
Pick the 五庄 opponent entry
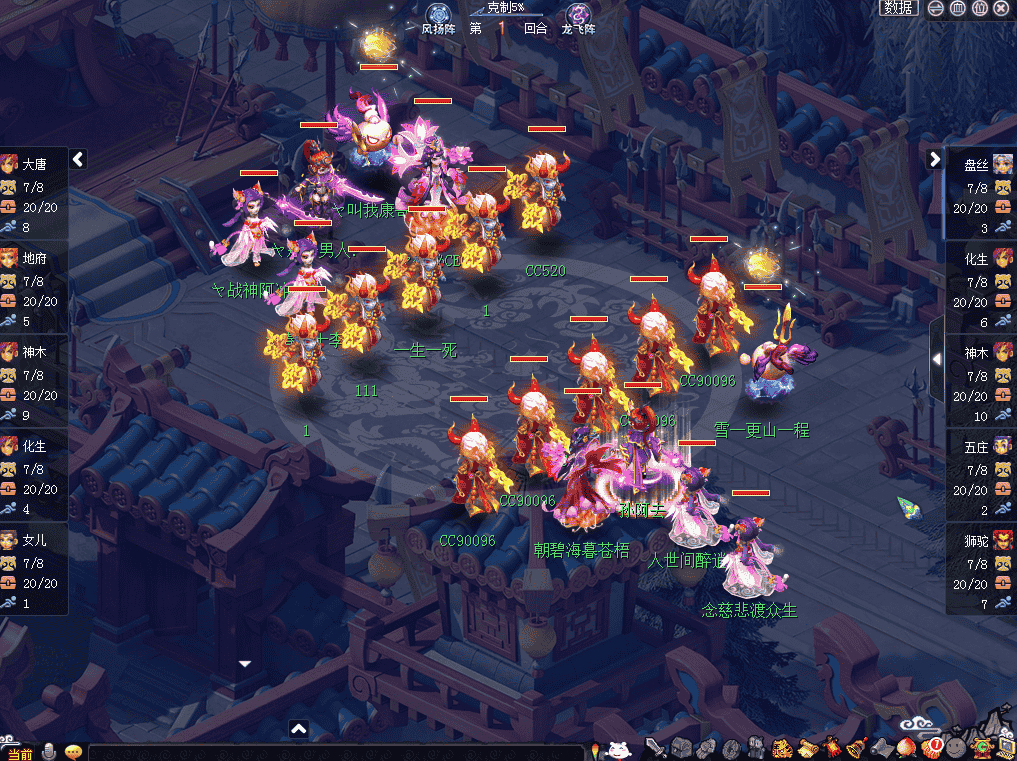pos(981,471)
